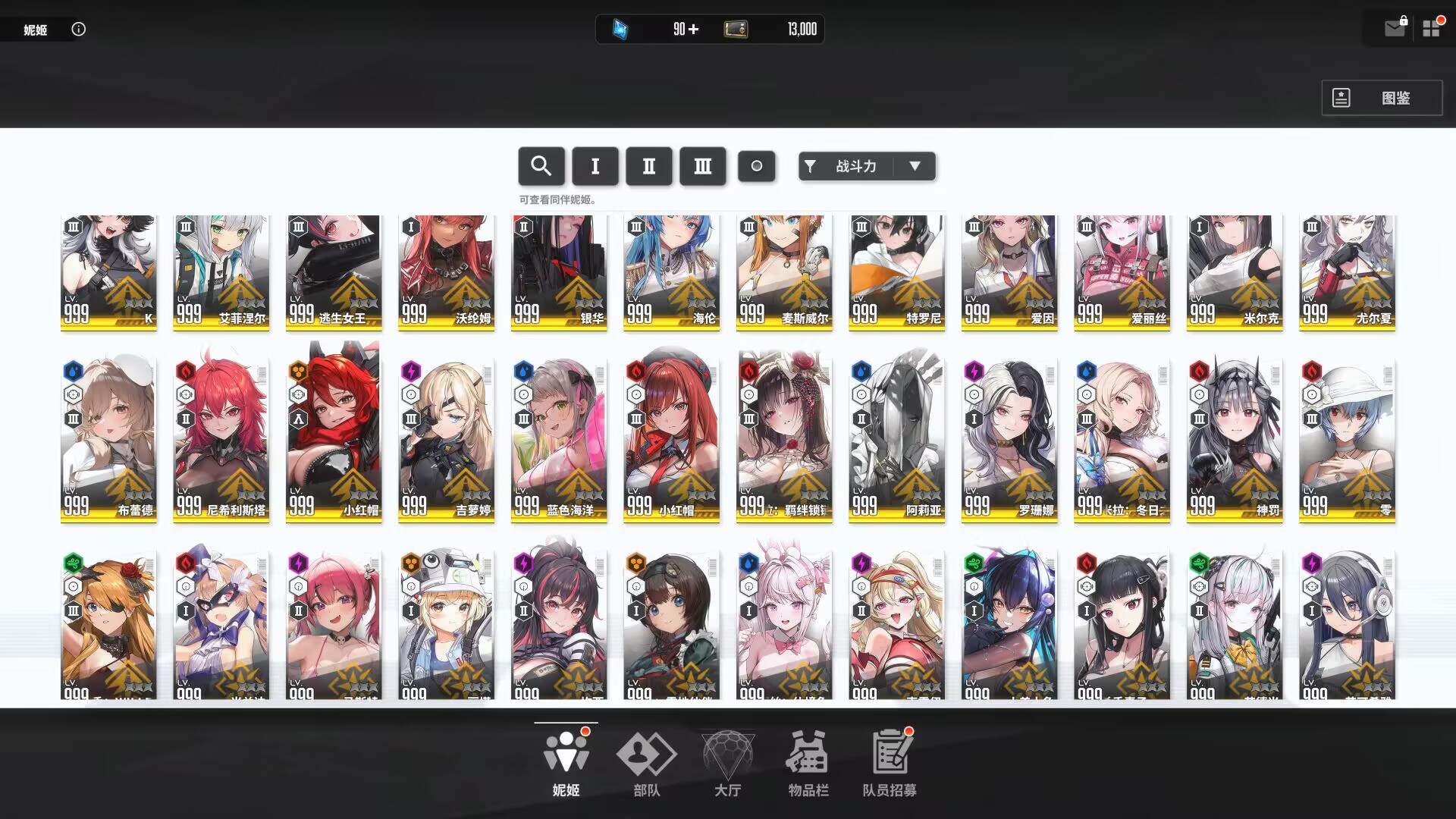Toggle the burst II filter

[x=649, y=166]
